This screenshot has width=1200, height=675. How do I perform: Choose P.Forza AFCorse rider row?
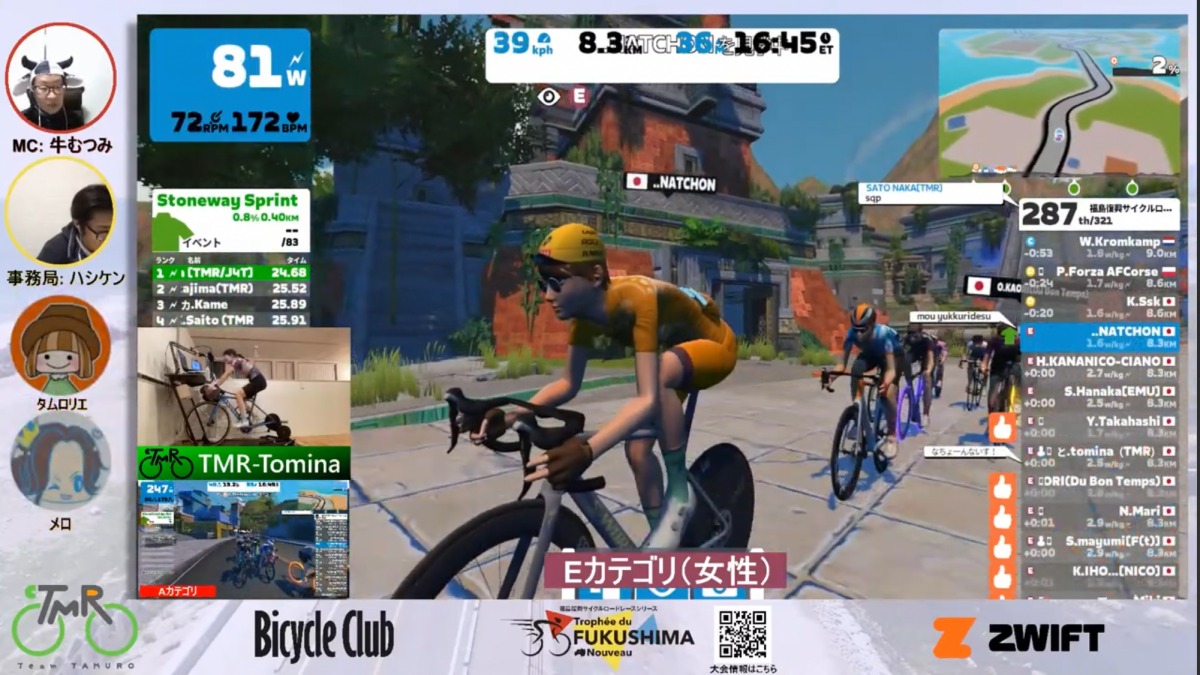coord(1099,277)
